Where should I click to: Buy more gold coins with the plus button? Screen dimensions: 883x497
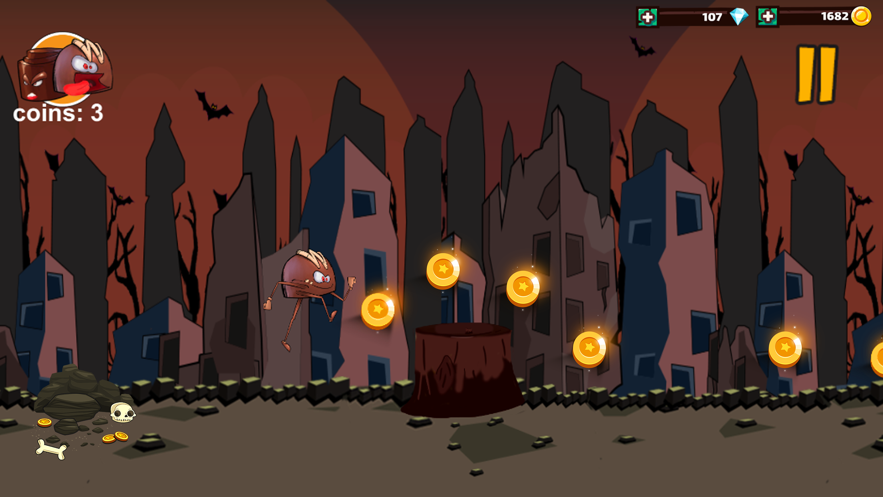click(x=767, y=17)
